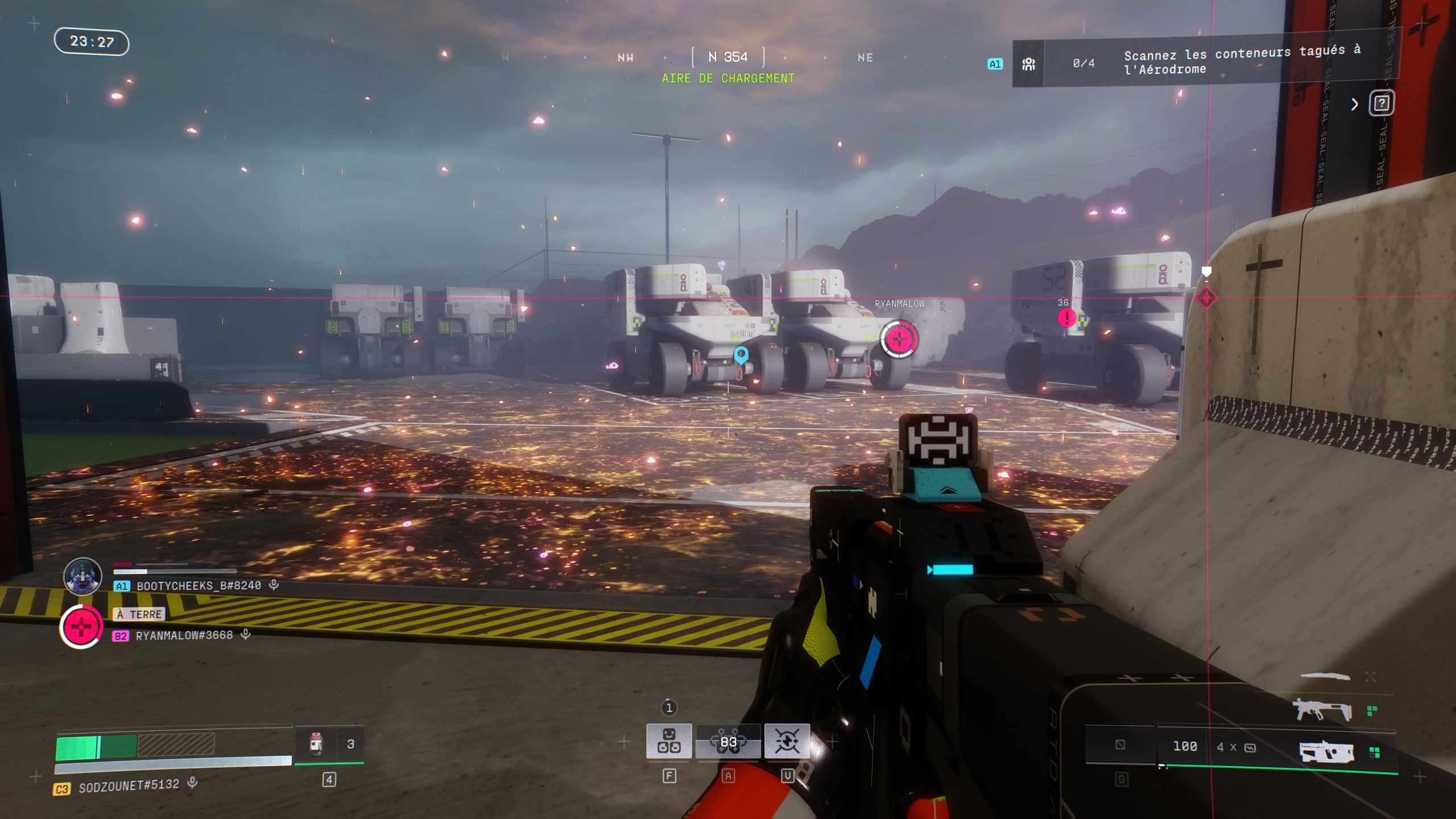Click BOOTYCHEEKS_B's character portrait
This screenshot has height=819, width=1456.
click(83, 576)
